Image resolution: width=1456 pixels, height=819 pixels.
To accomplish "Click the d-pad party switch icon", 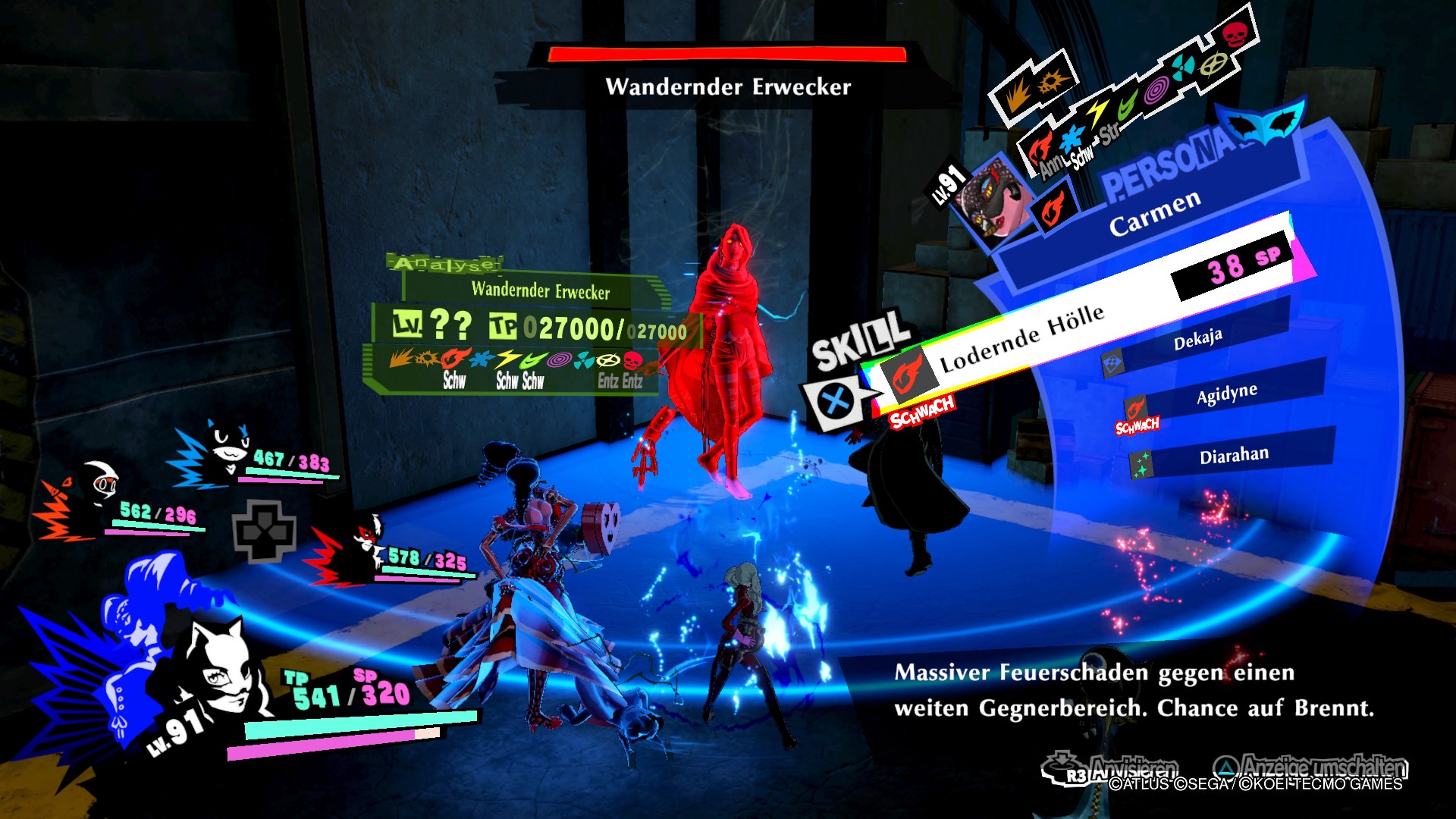I will tap(263, 531).
